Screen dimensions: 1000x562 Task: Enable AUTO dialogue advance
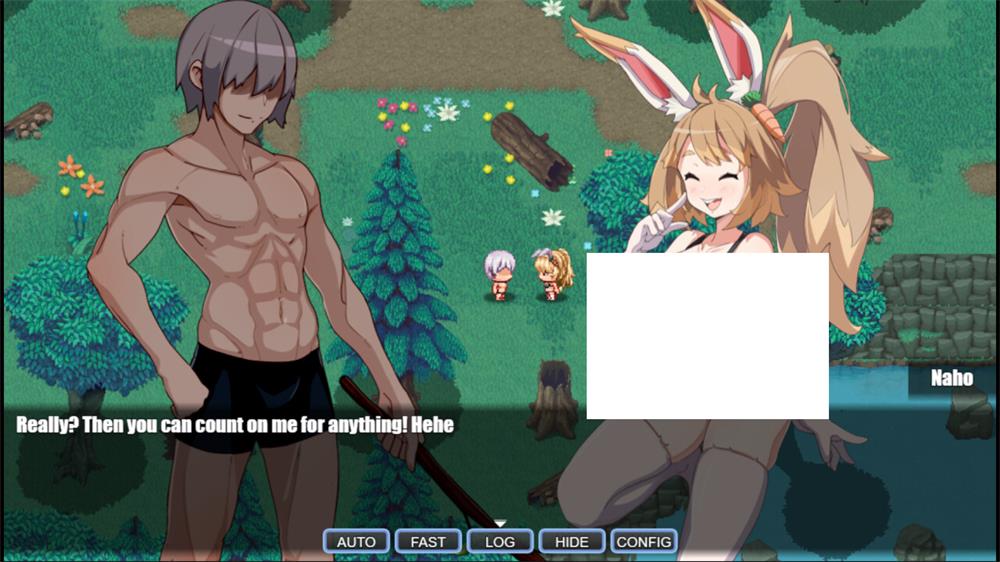pos(356,541)
